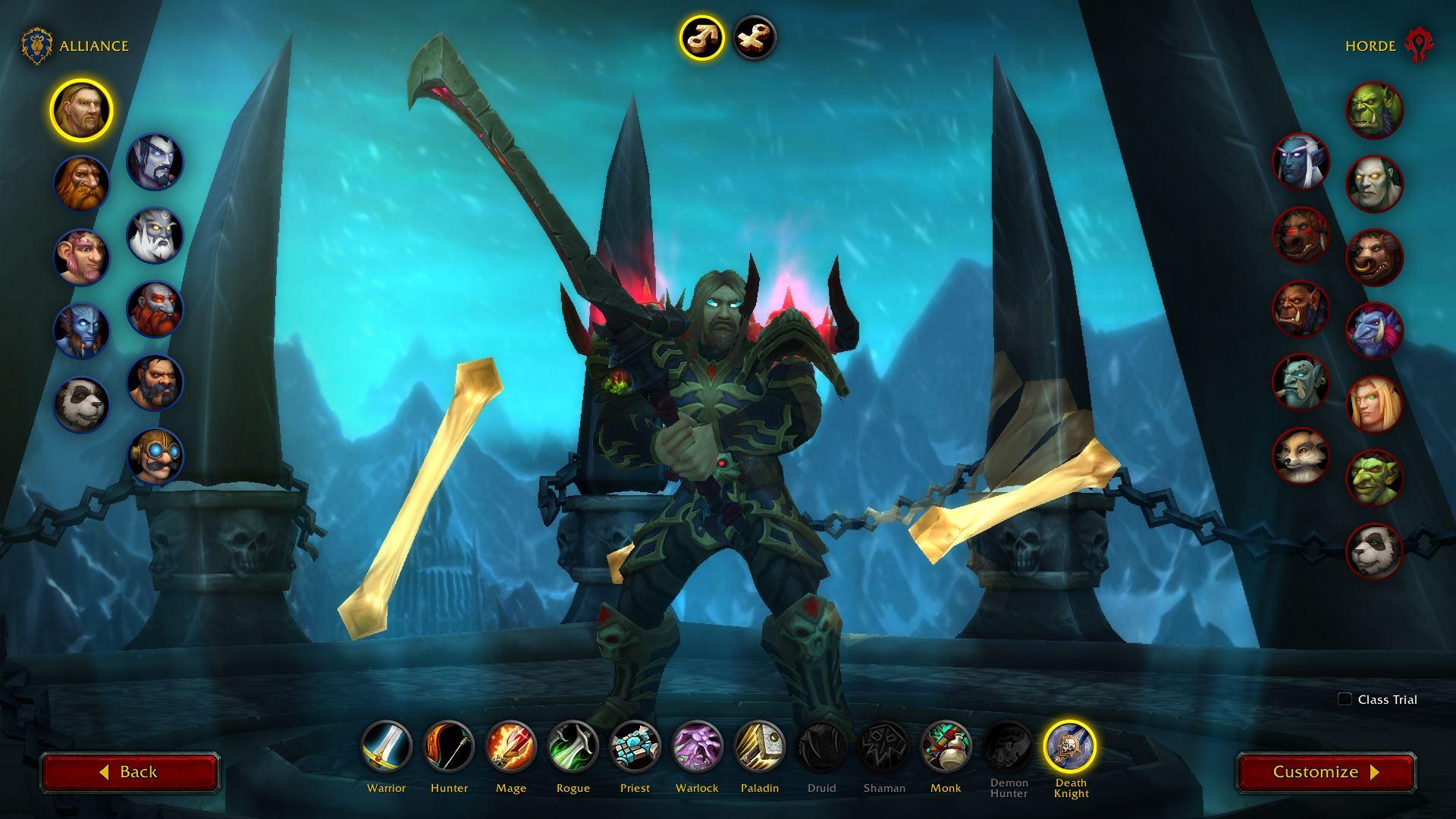Select the Priest class
1456x819 pixels.
[x=635, y=747]
